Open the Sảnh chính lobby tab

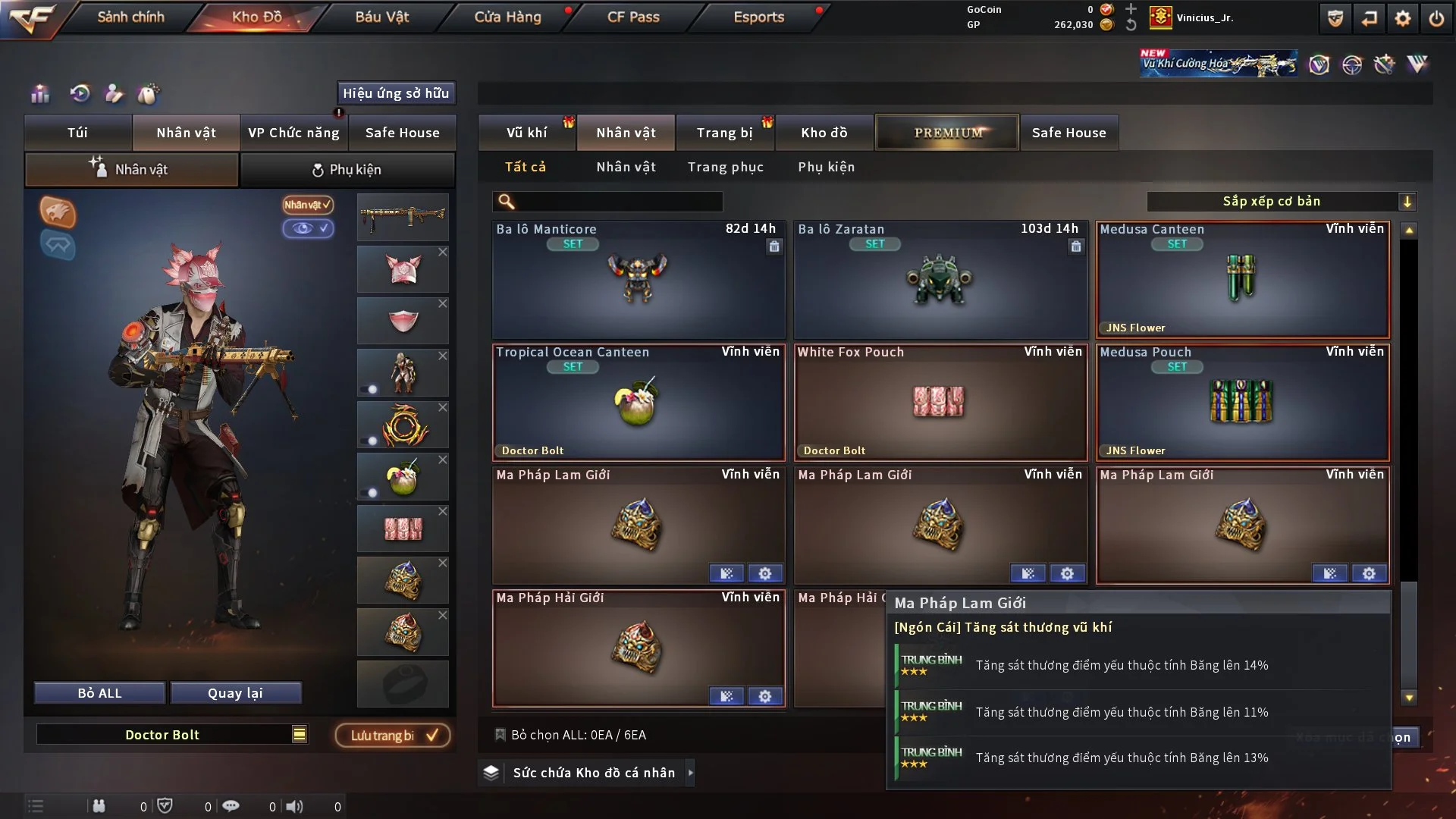[x=130, y=17]
